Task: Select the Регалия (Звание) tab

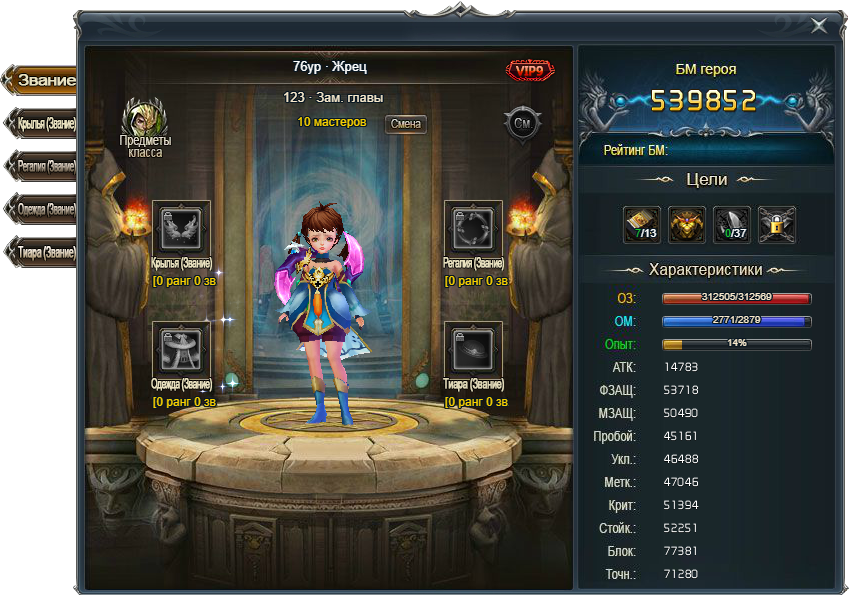Action: click(x=42, y=166)
